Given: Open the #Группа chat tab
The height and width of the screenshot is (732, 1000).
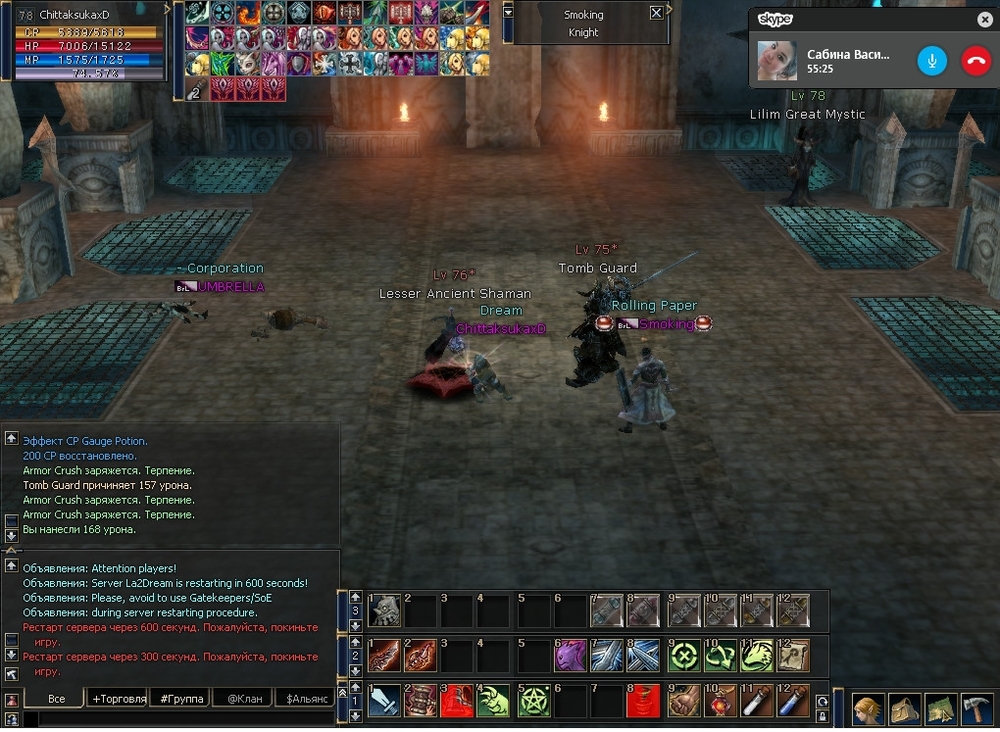Looking at the screenshot, I should pyautogui.click(x=181, y=698).
